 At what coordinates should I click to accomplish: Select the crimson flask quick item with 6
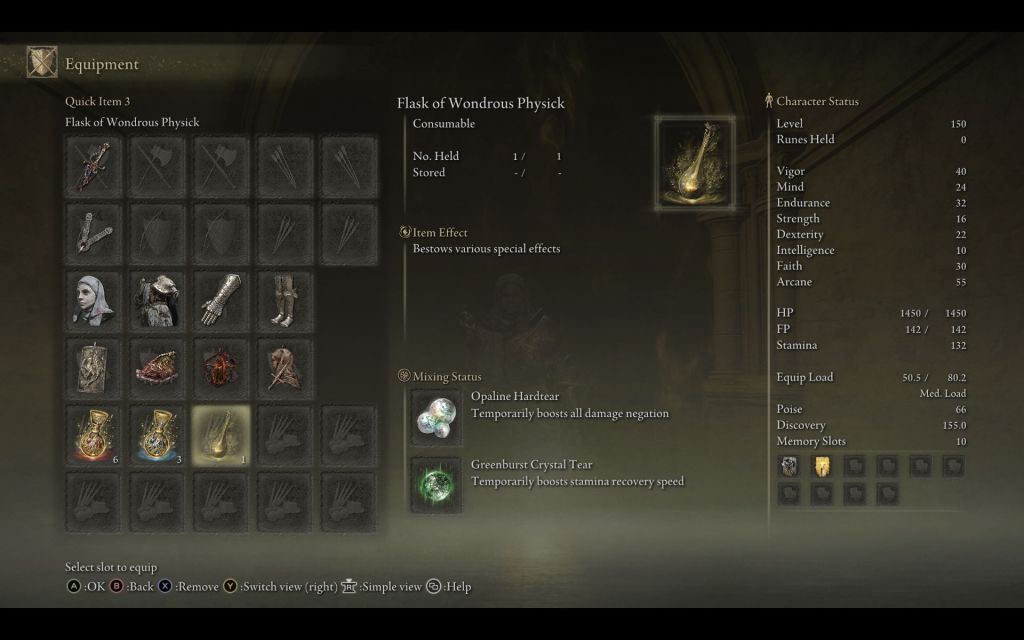click(x=94, y=434)
